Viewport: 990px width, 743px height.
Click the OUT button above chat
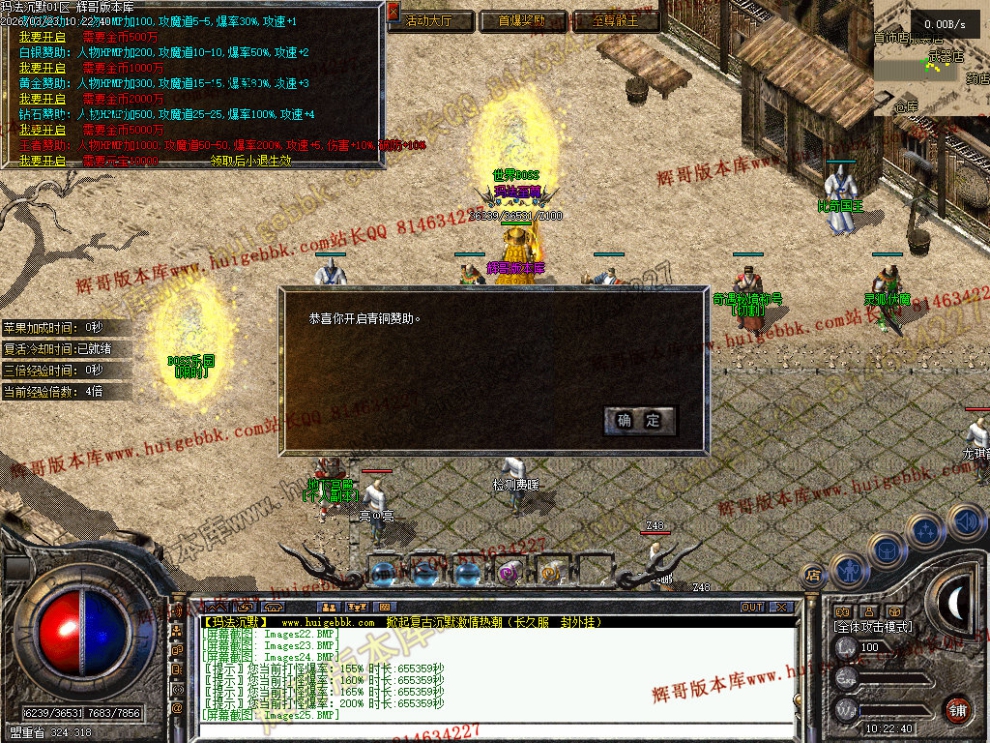752,607
